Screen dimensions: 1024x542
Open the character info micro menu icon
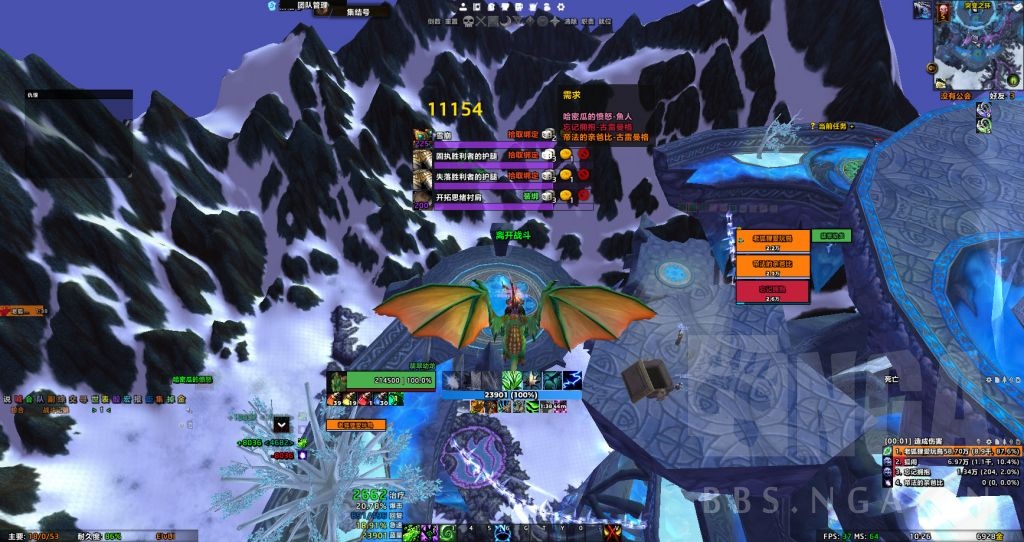[x=465, y=6]
